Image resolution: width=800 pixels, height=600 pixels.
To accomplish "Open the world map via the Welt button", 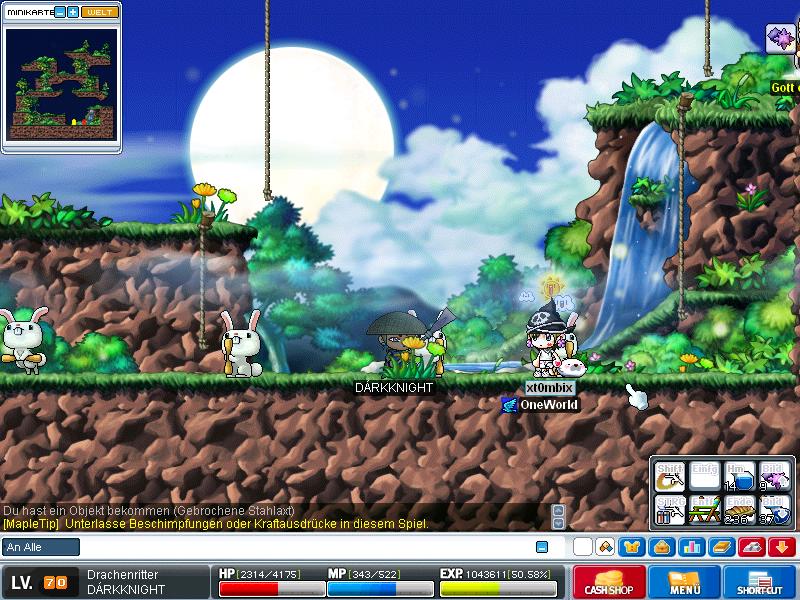I will 98,12.
